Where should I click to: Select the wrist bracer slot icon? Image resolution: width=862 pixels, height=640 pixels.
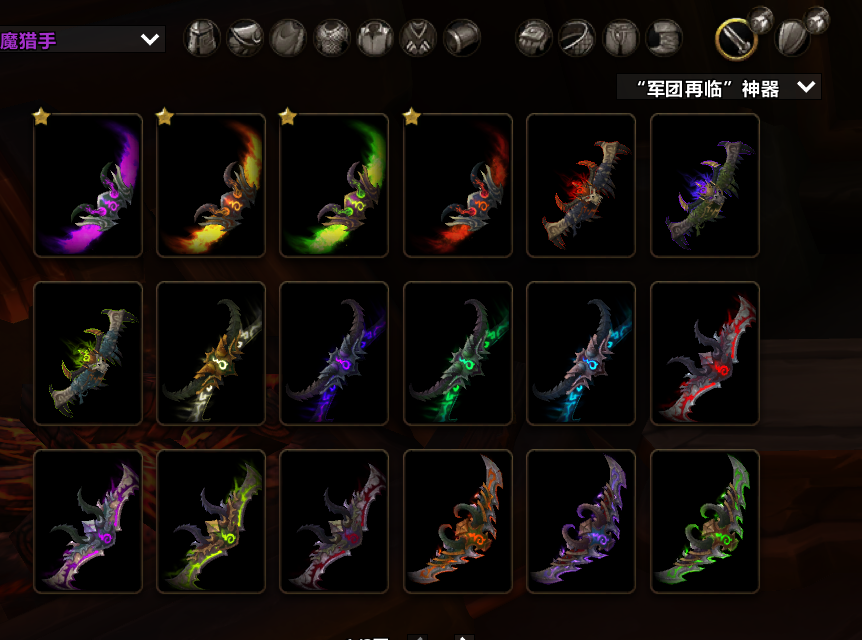coord(462,38)
